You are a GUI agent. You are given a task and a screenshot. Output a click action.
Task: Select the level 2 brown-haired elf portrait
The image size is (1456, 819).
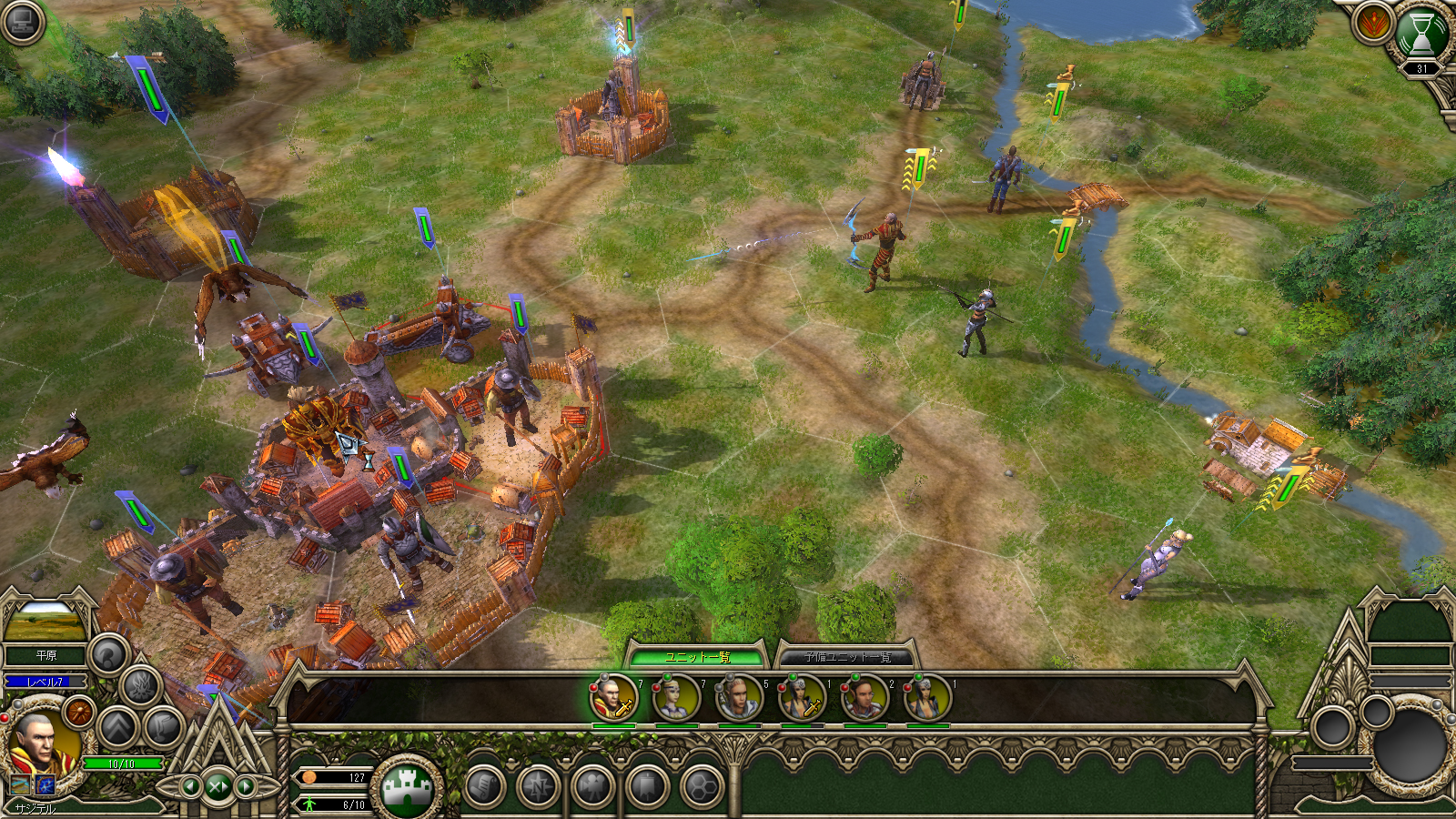coord(864,699)
